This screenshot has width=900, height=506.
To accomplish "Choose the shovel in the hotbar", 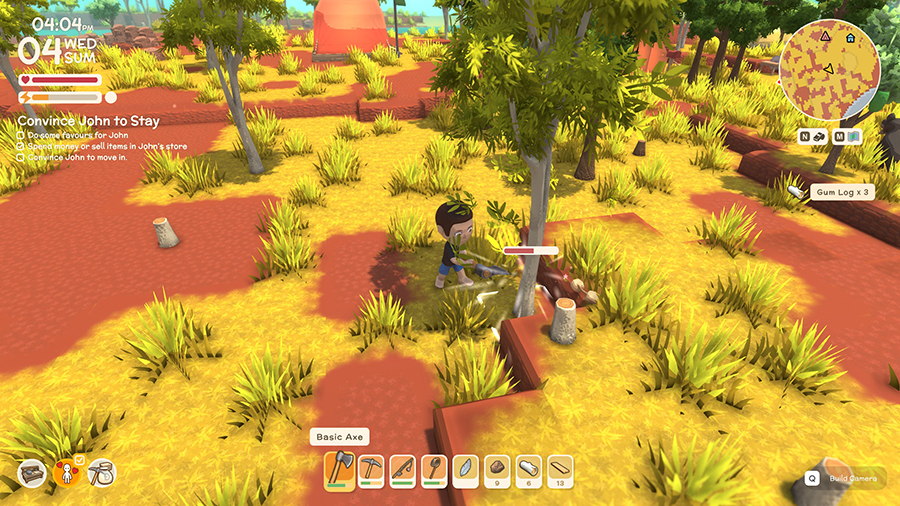I will coord(435,470).
